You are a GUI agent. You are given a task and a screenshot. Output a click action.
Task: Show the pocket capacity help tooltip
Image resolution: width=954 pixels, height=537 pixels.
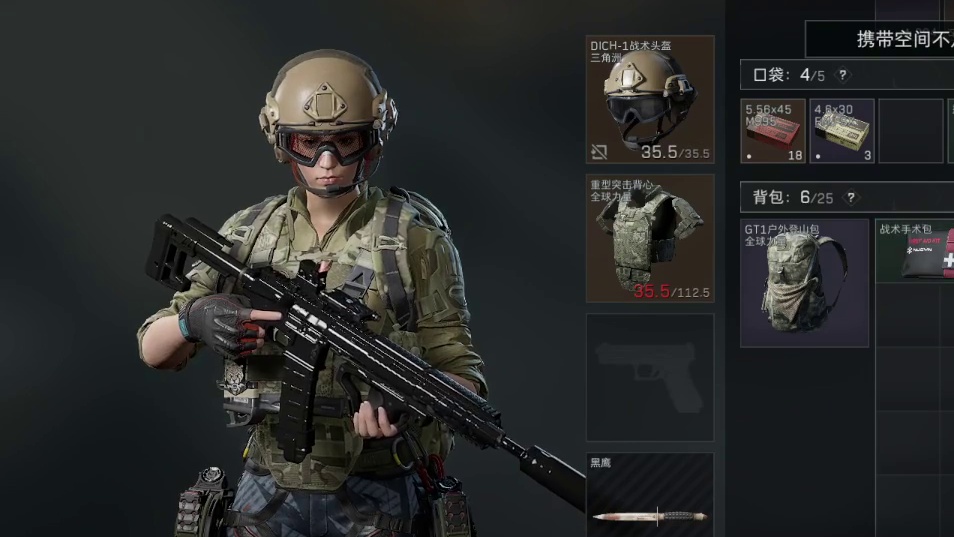tap(843, 75)
